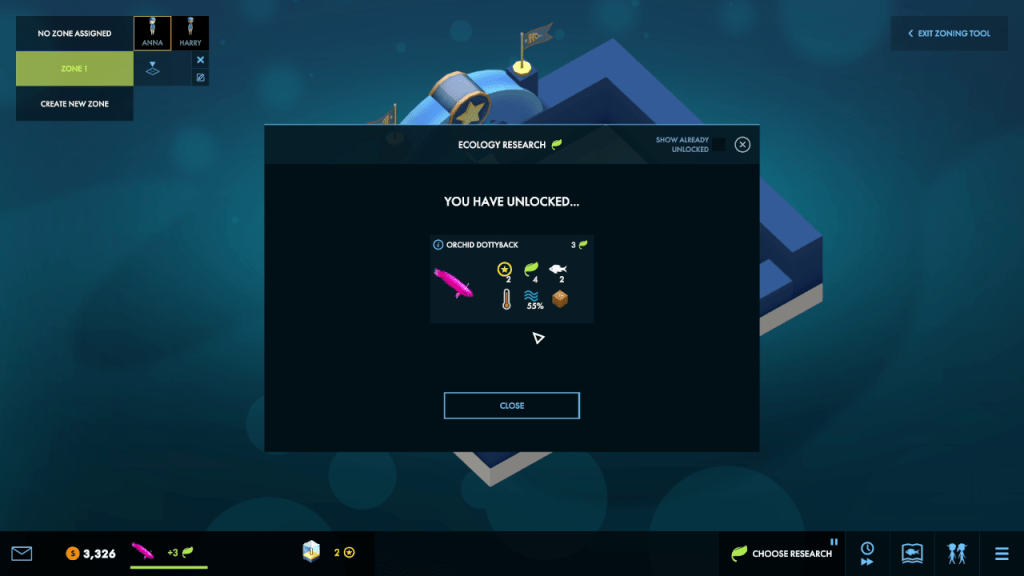Open the hamburger main menu

pyautogui.click(x=1001, y=553)
